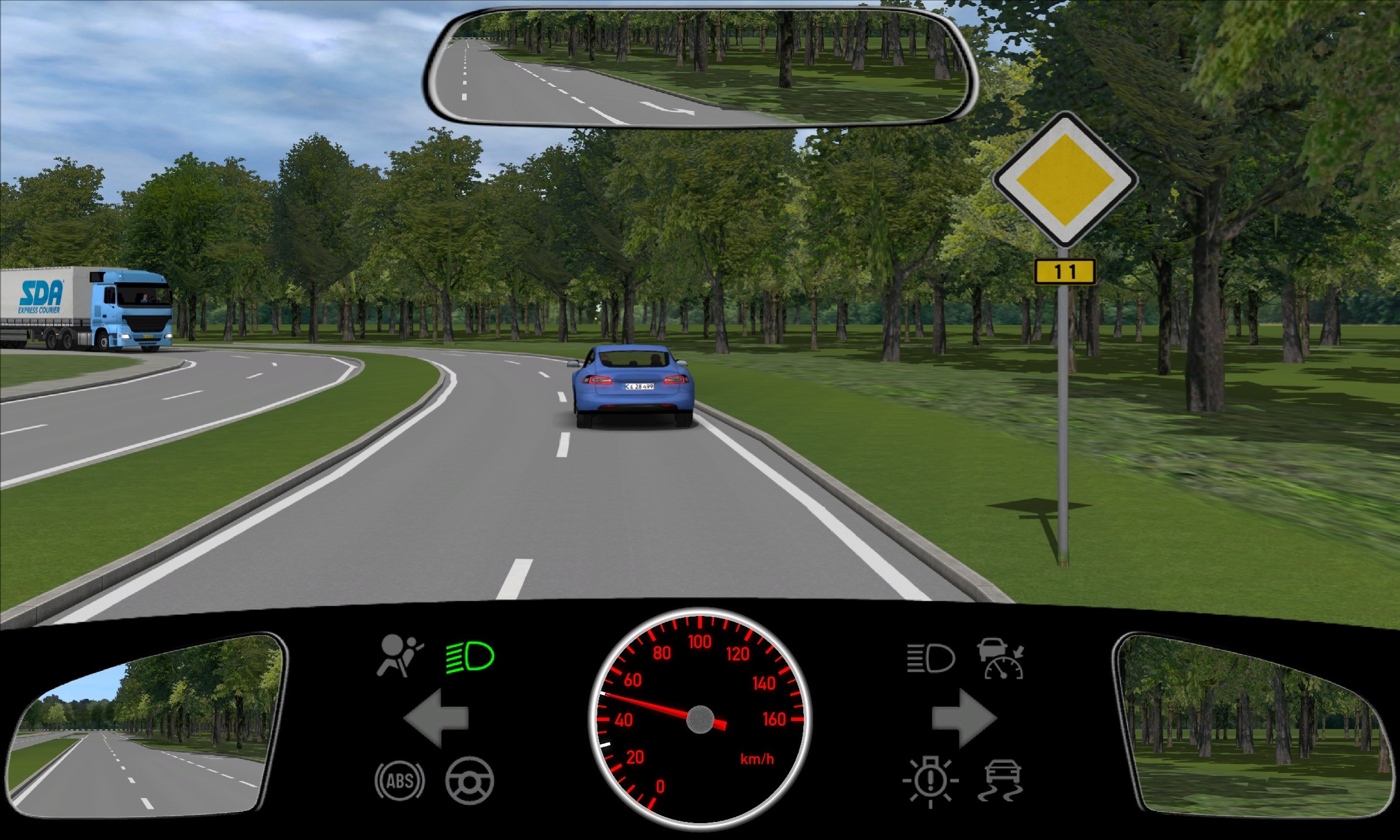Click the airbag warning icon
1400x840 pixels.
click(x=400, y=656)
